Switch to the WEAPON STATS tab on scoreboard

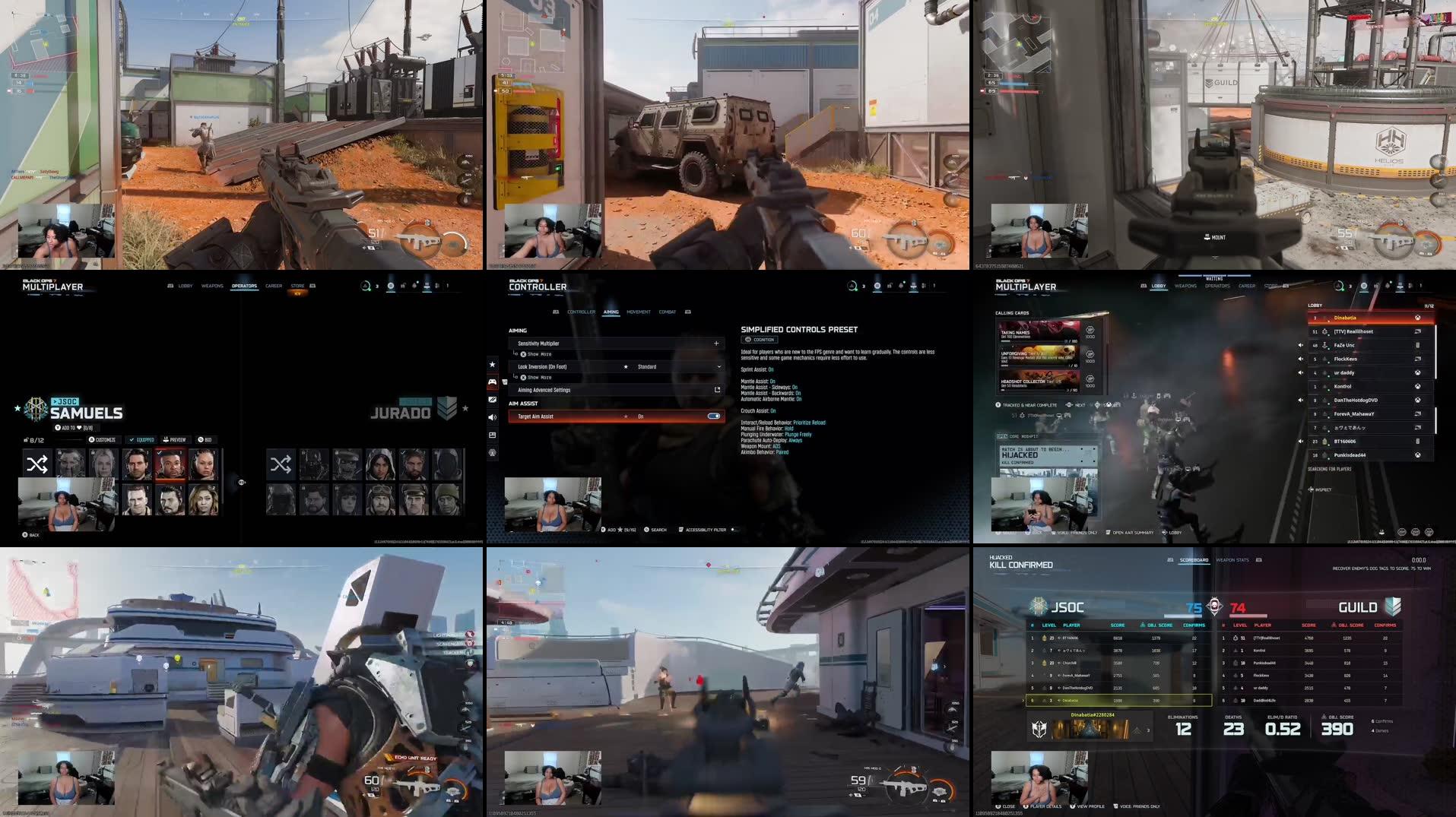tap(1233, 559)
